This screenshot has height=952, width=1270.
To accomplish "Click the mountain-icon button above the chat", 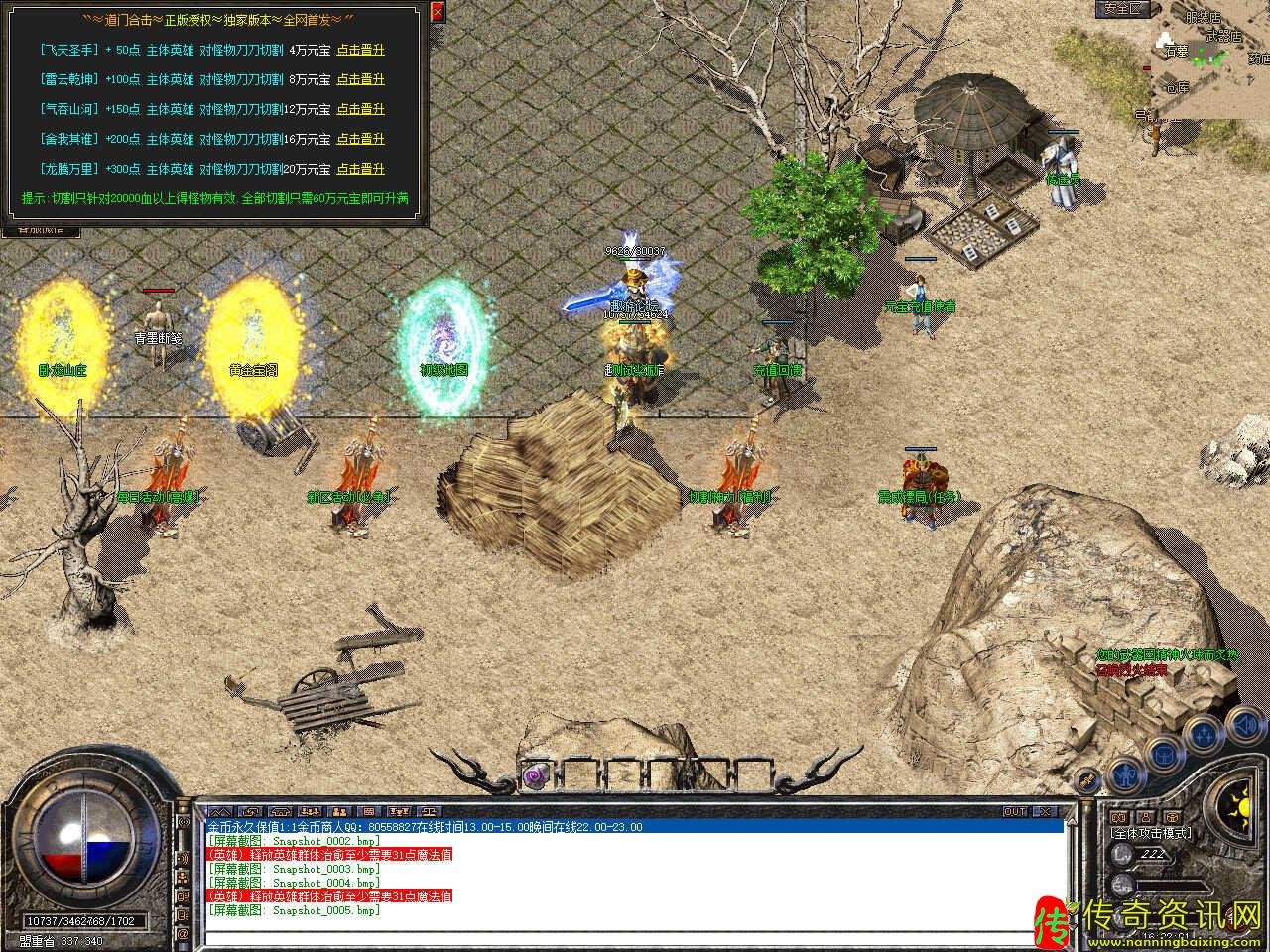I will (x=218, y=811).
